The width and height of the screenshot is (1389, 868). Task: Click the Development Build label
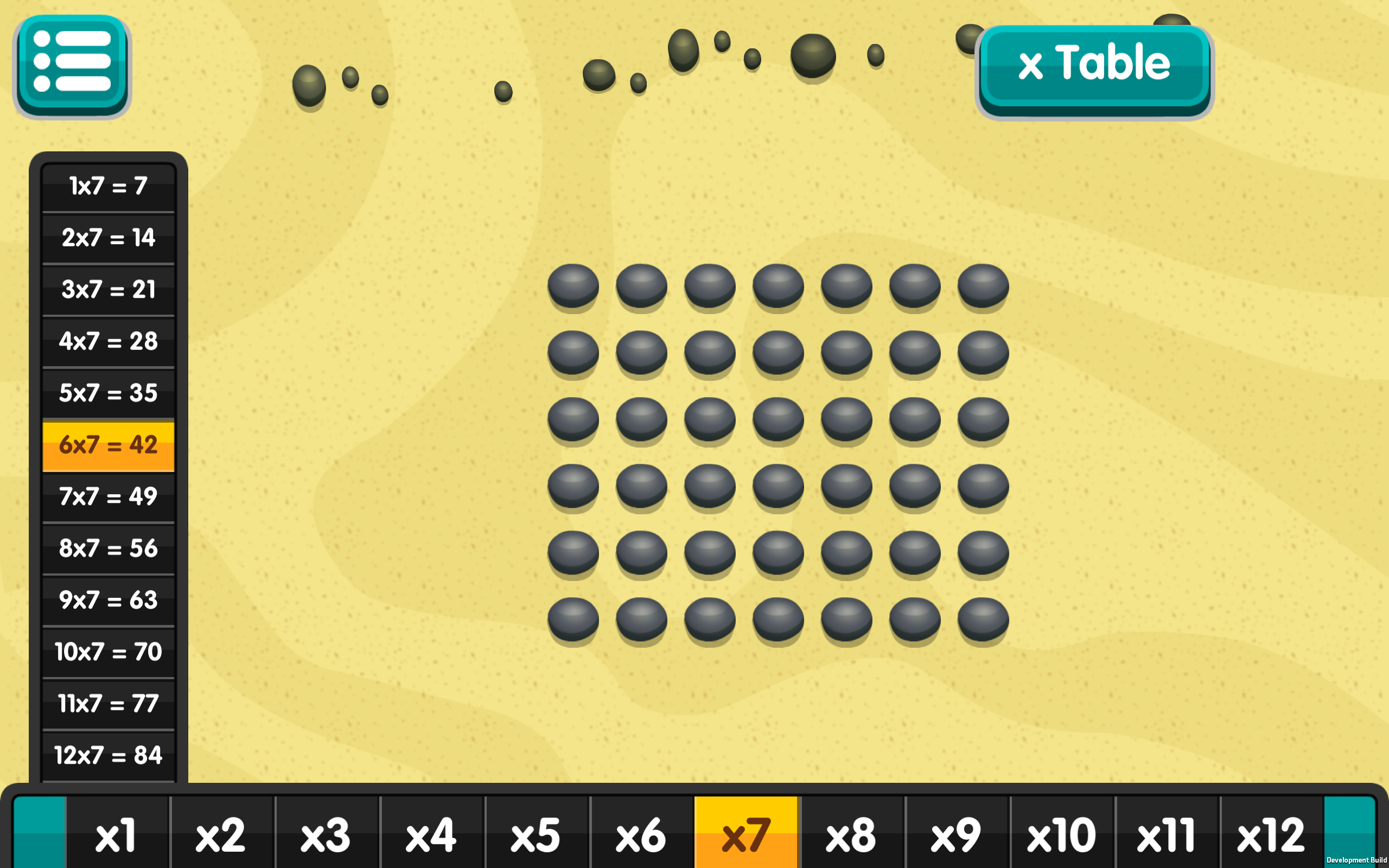pyautogui.click(x=1356, y=860)
